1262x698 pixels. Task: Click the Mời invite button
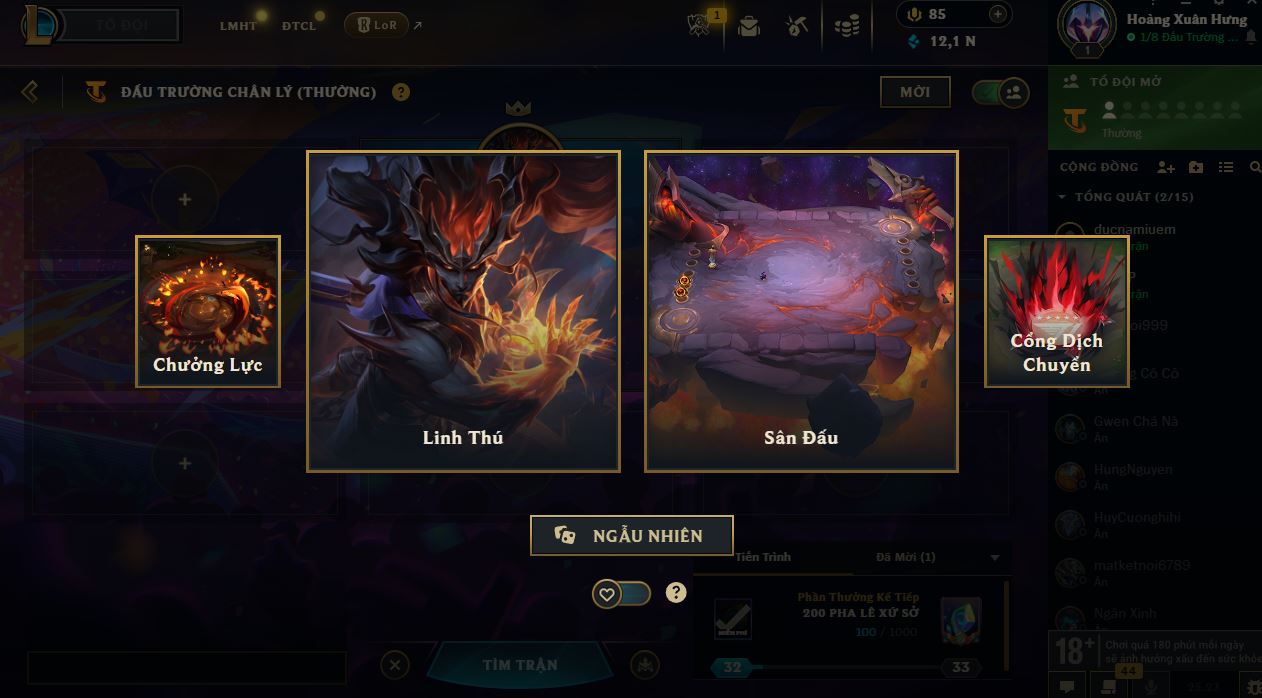[x=915, y=92]
